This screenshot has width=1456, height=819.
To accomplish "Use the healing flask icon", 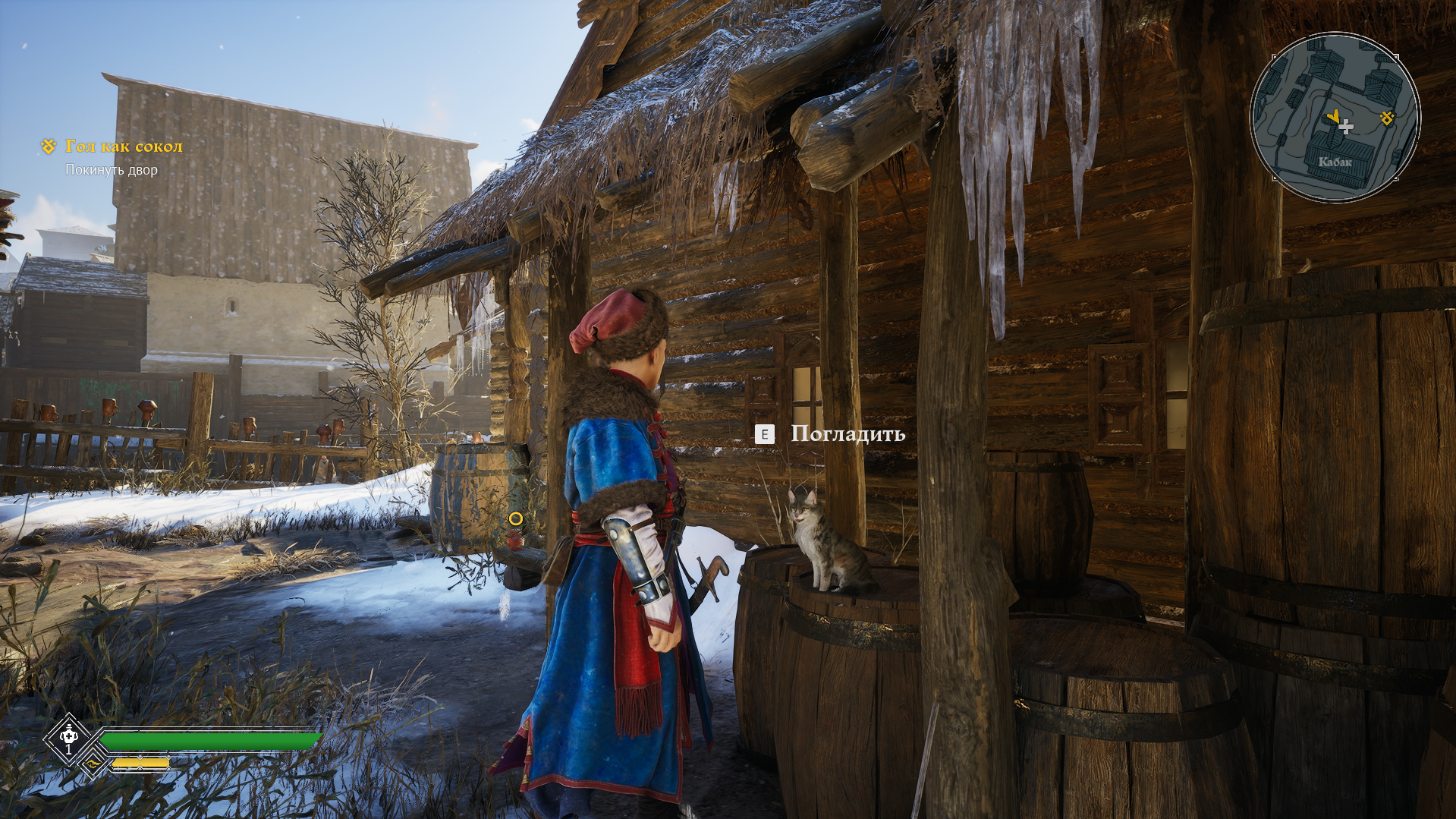I will click(68, 736).
